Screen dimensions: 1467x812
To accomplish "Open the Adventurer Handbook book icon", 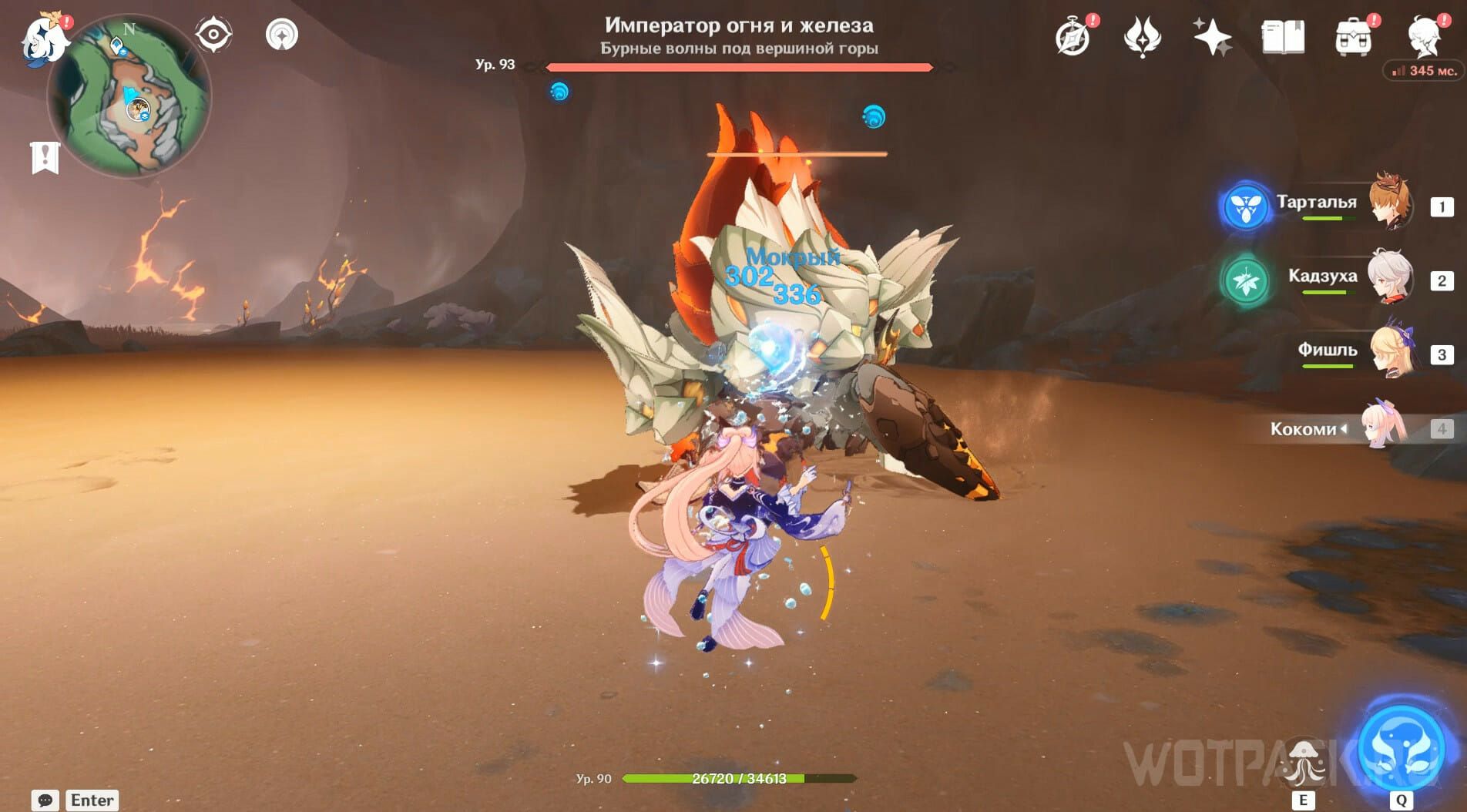I will pos(1283,37).
